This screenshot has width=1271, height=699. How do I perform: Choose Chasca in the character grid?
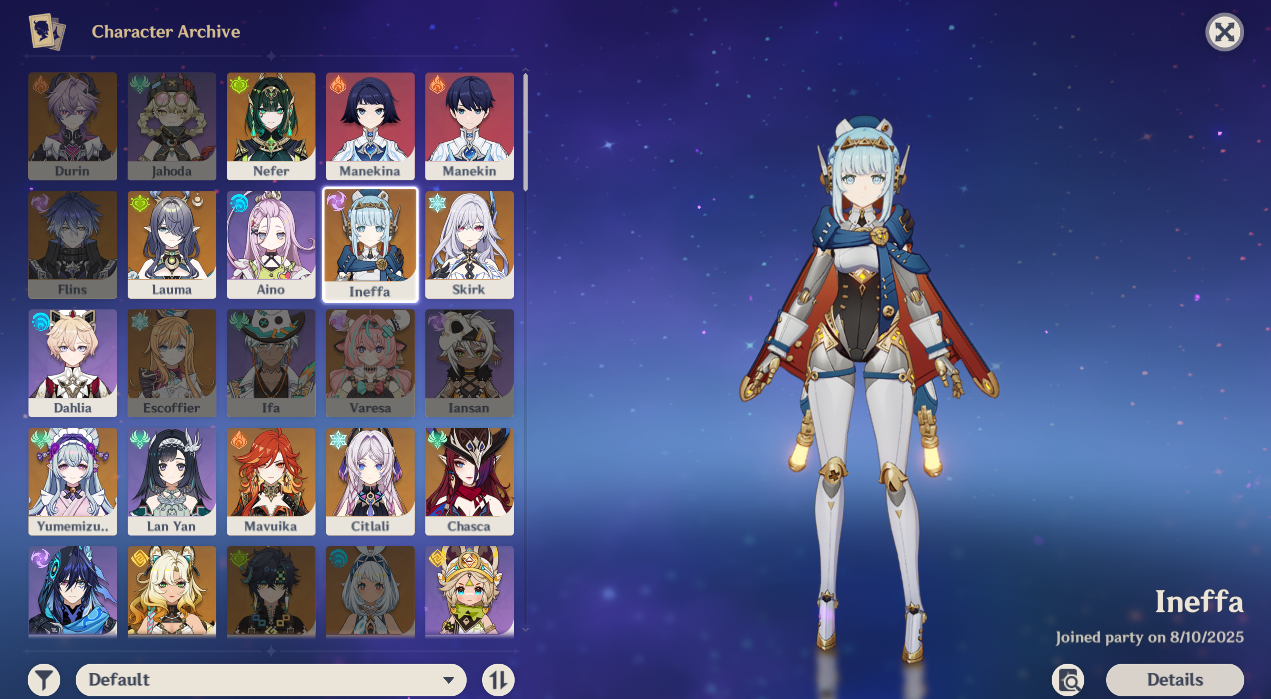click(x=469, y=481)
